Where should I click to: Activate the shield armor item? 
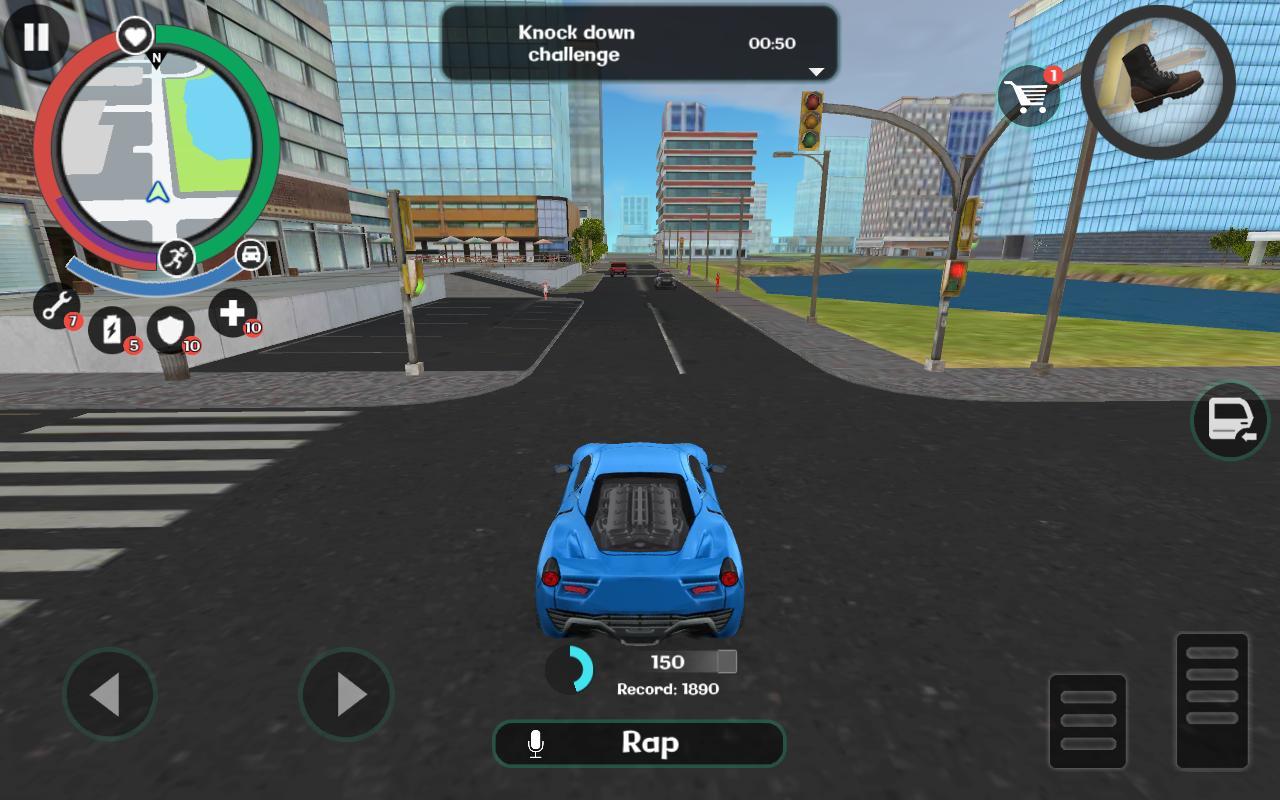click(172, 330)
